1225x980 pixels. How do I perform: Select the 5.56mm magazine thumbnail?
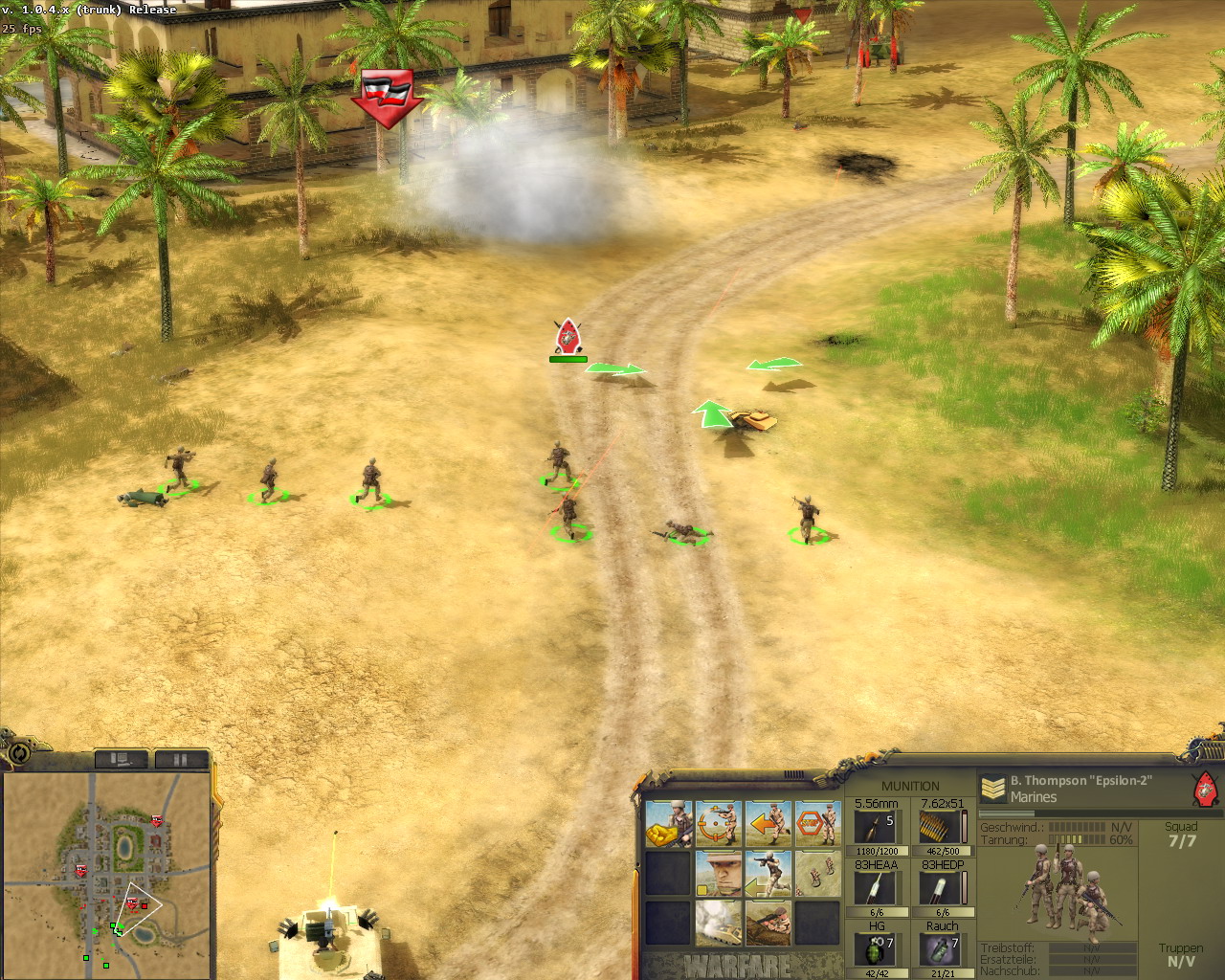coord(876,825)
